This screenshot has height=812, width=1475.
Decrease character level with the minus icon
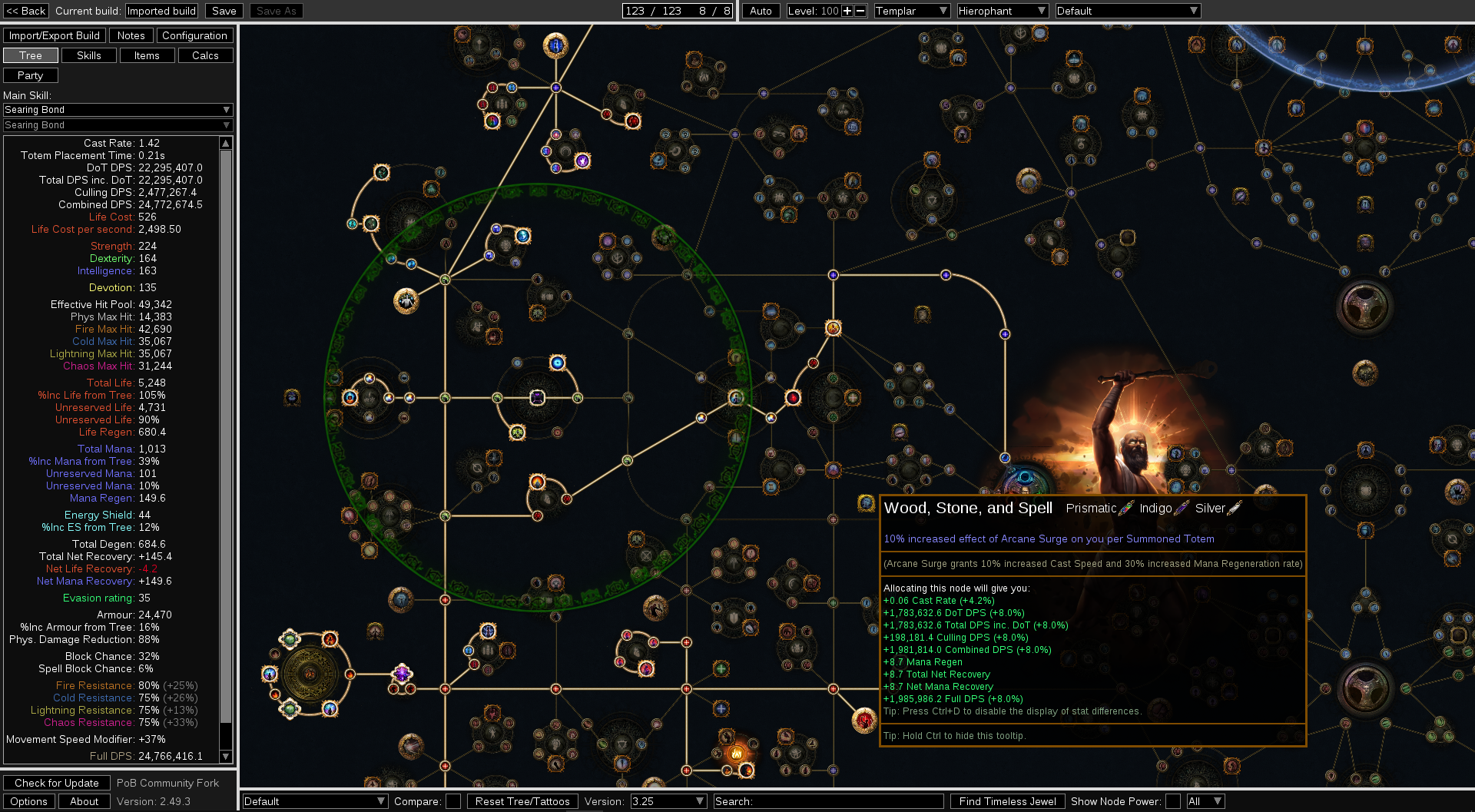click(860, 11)
